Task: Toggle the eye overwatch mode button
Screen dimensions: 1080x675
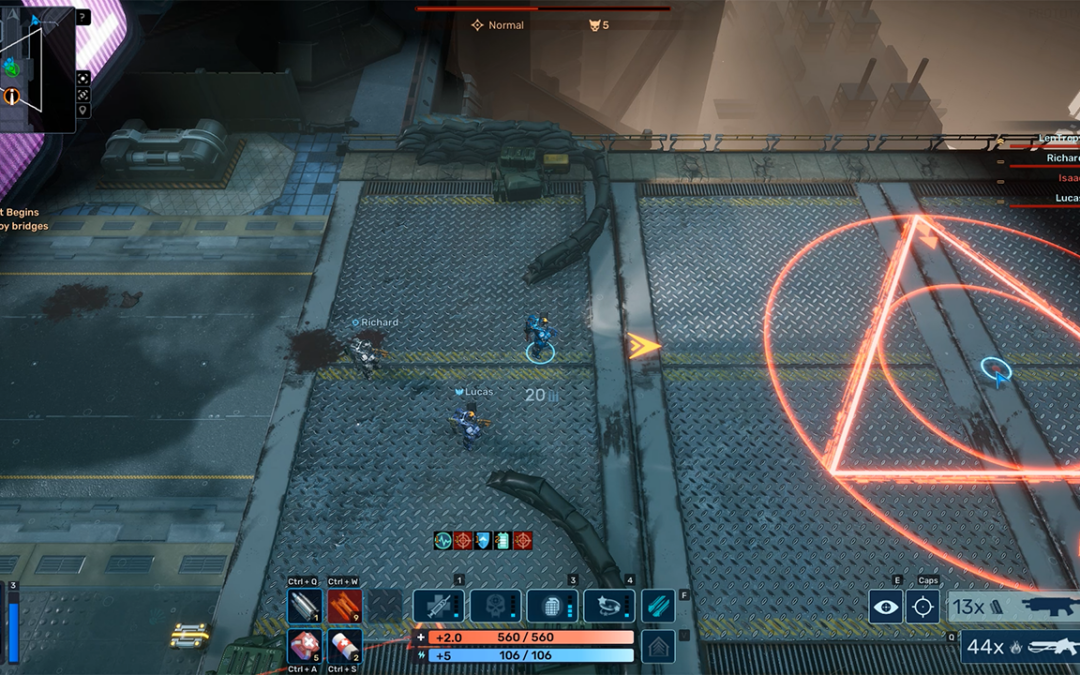Action: point(885,606)
